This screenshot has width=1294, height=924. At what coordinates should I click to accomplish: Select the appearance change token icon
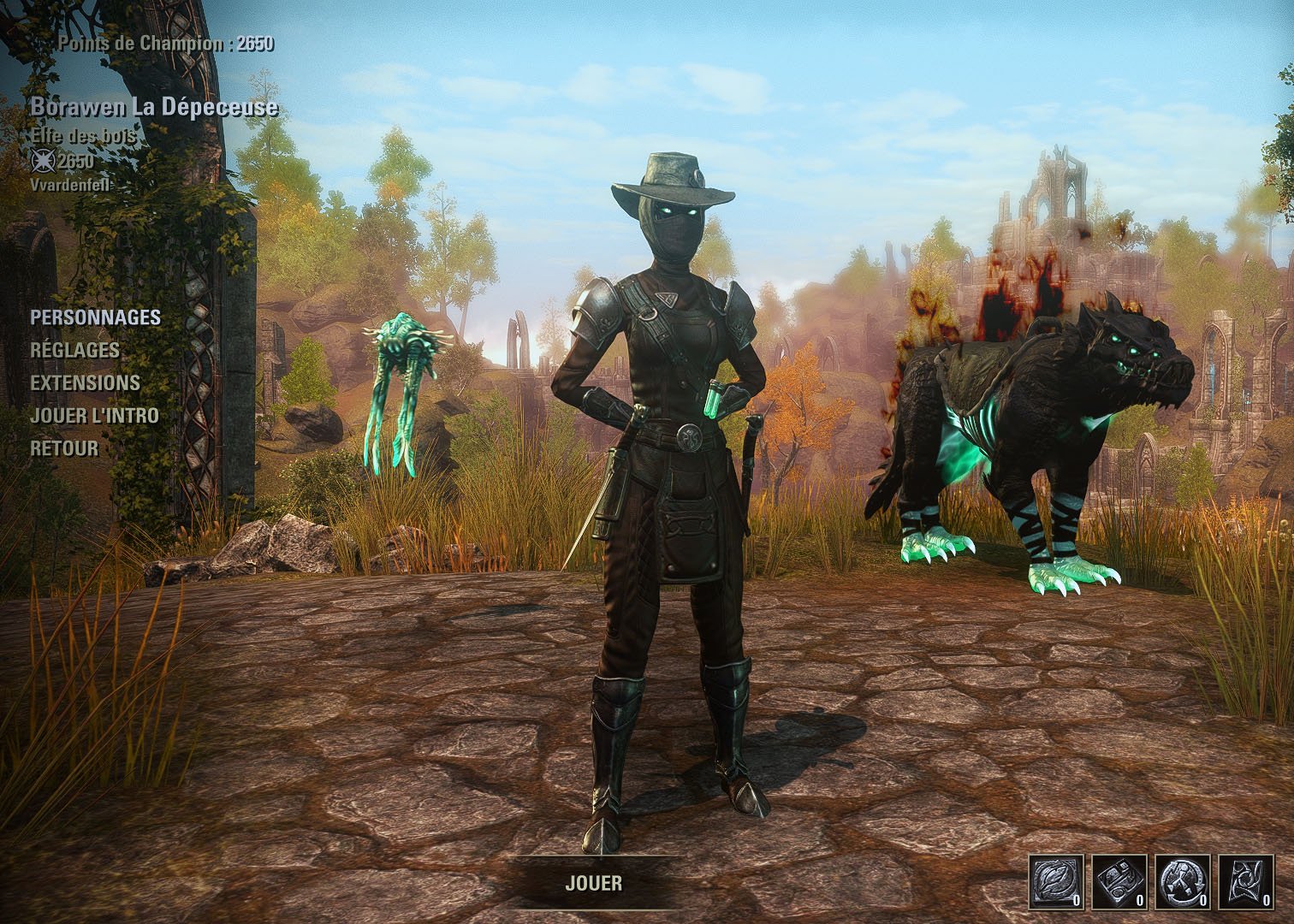pyautogui.click(x=1119, y=880)
